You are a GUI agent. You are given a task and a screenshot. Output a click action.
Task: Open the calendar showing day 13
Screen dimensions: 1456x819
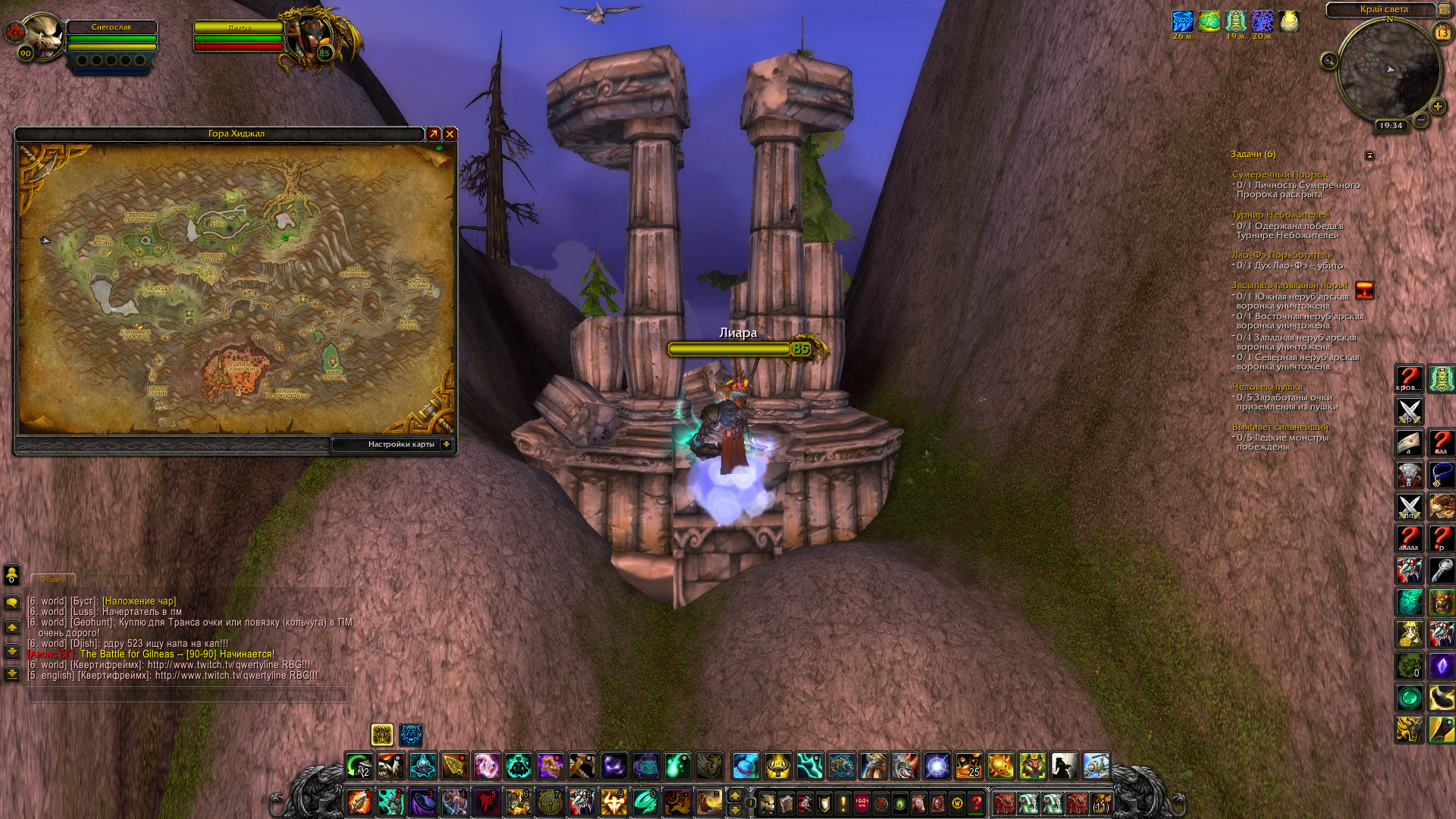(1442, 33)
